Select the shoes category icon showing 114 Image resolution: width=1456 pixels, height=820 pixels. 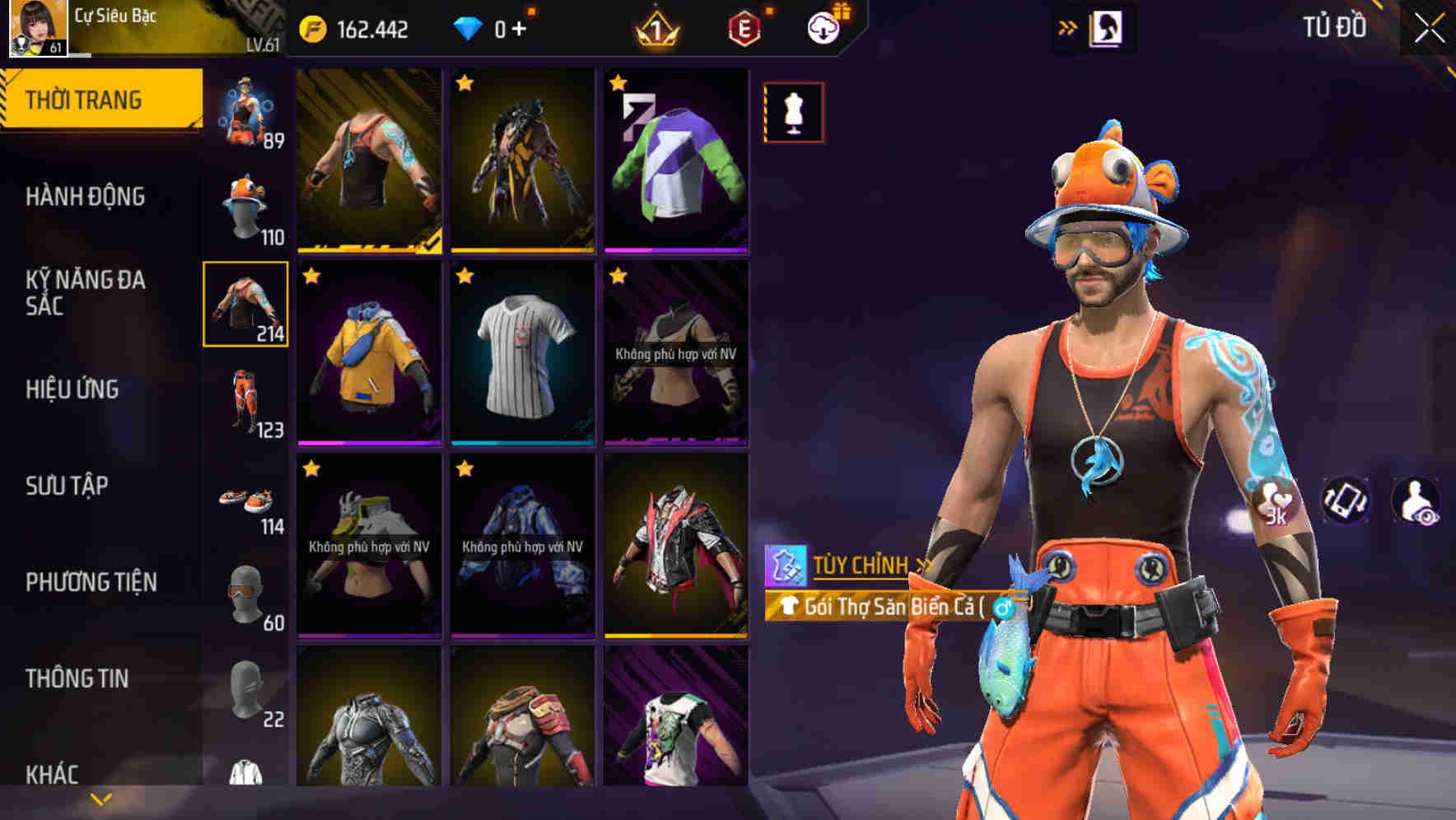click(245, 497)
